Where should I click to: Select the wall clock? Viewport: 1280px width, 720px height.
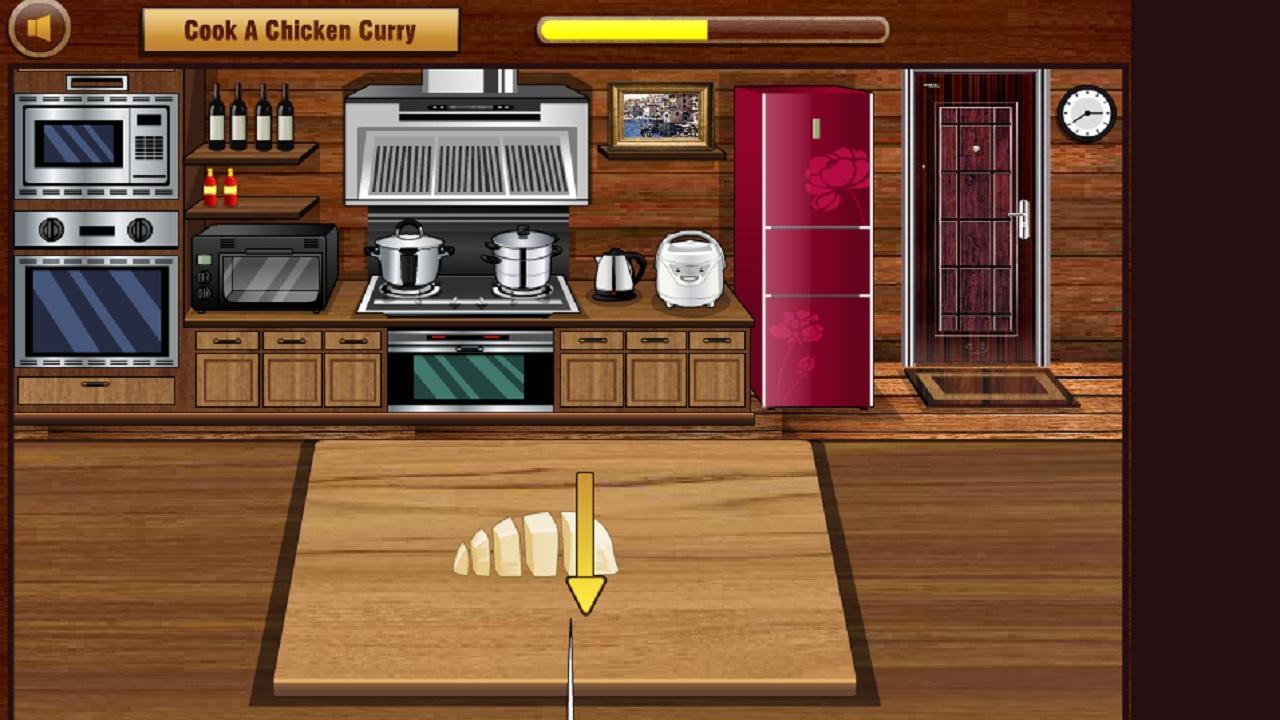[1085, 113]
